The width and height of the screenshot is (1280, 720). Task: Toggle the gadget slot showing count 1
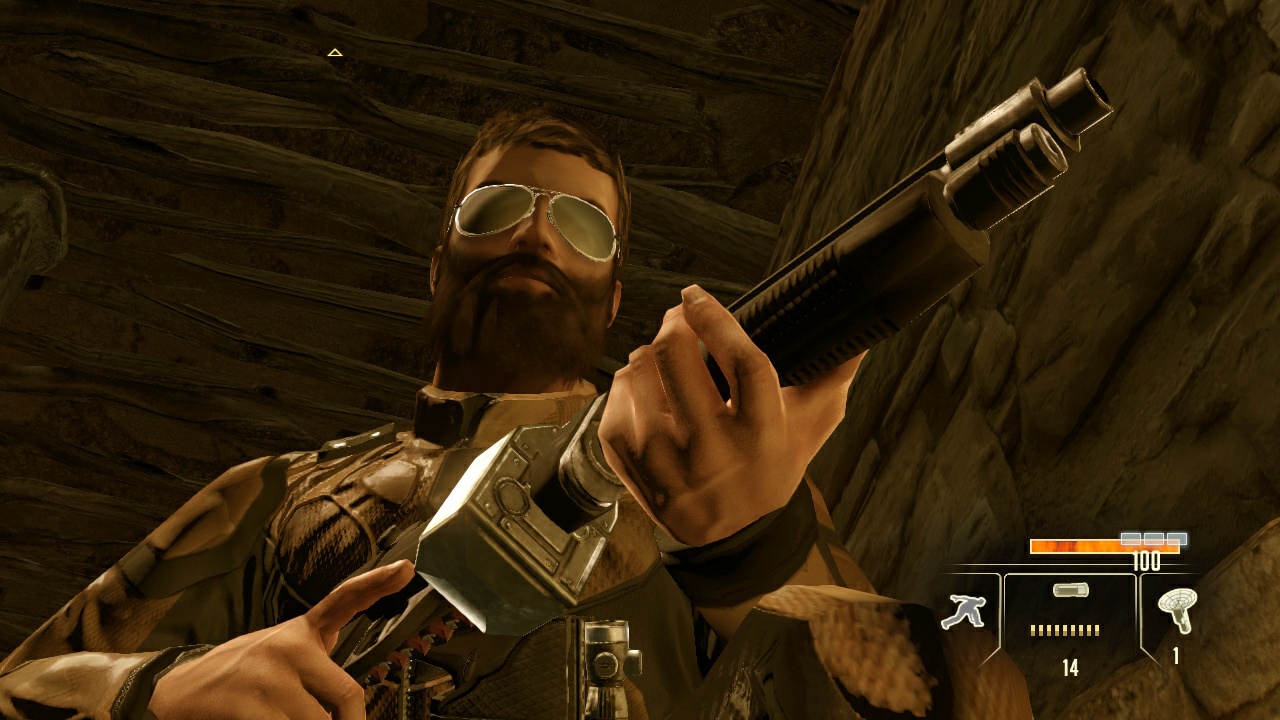coord(1176,620)
